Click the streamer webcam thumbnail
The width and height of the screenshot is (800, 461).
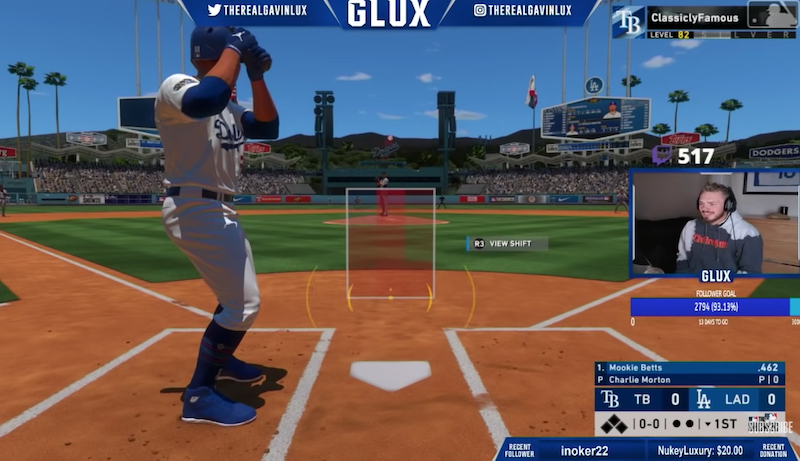click(x=713, y=222)
